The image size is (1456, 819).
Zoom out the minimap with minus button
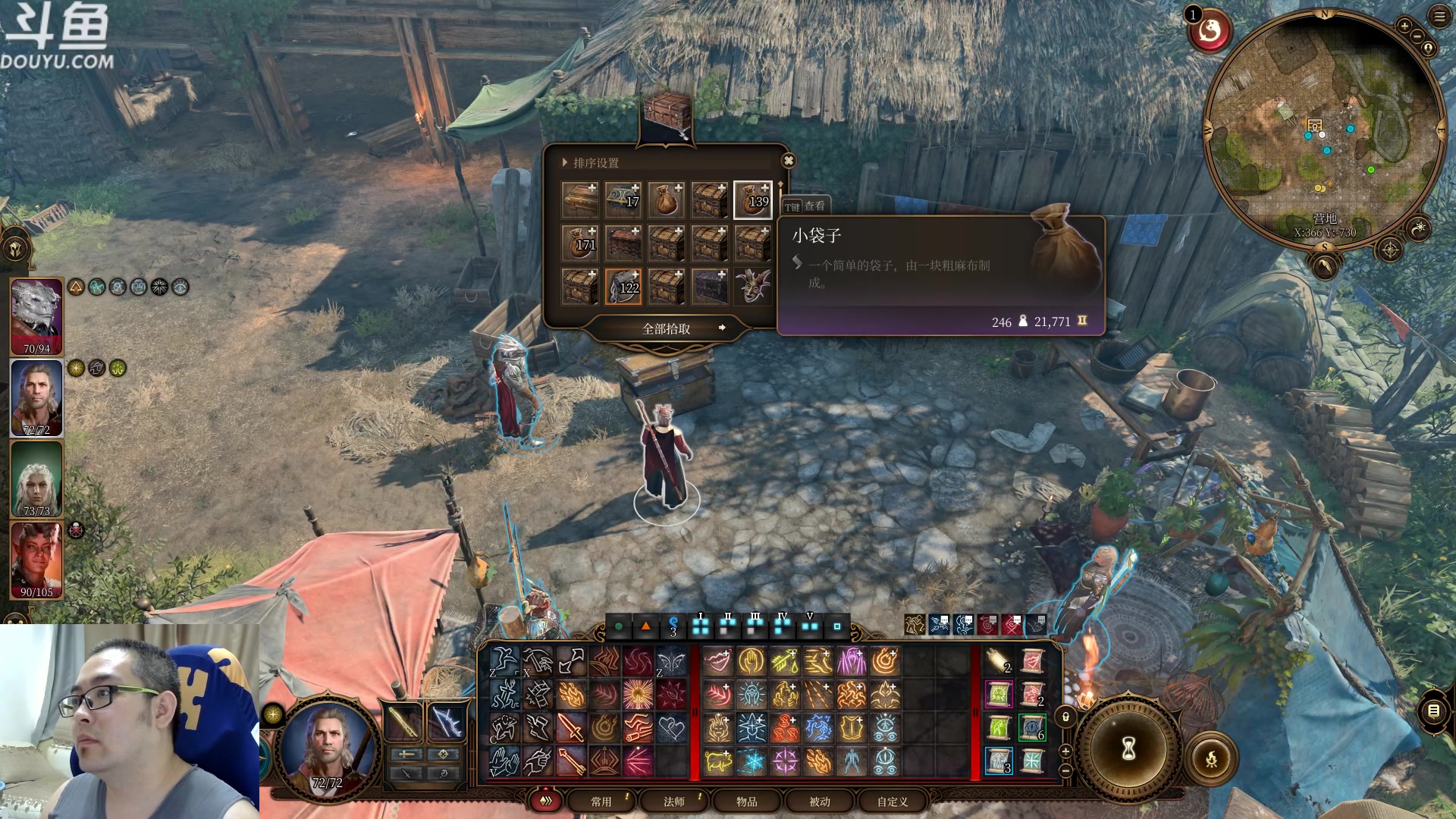pos(1417,37)
